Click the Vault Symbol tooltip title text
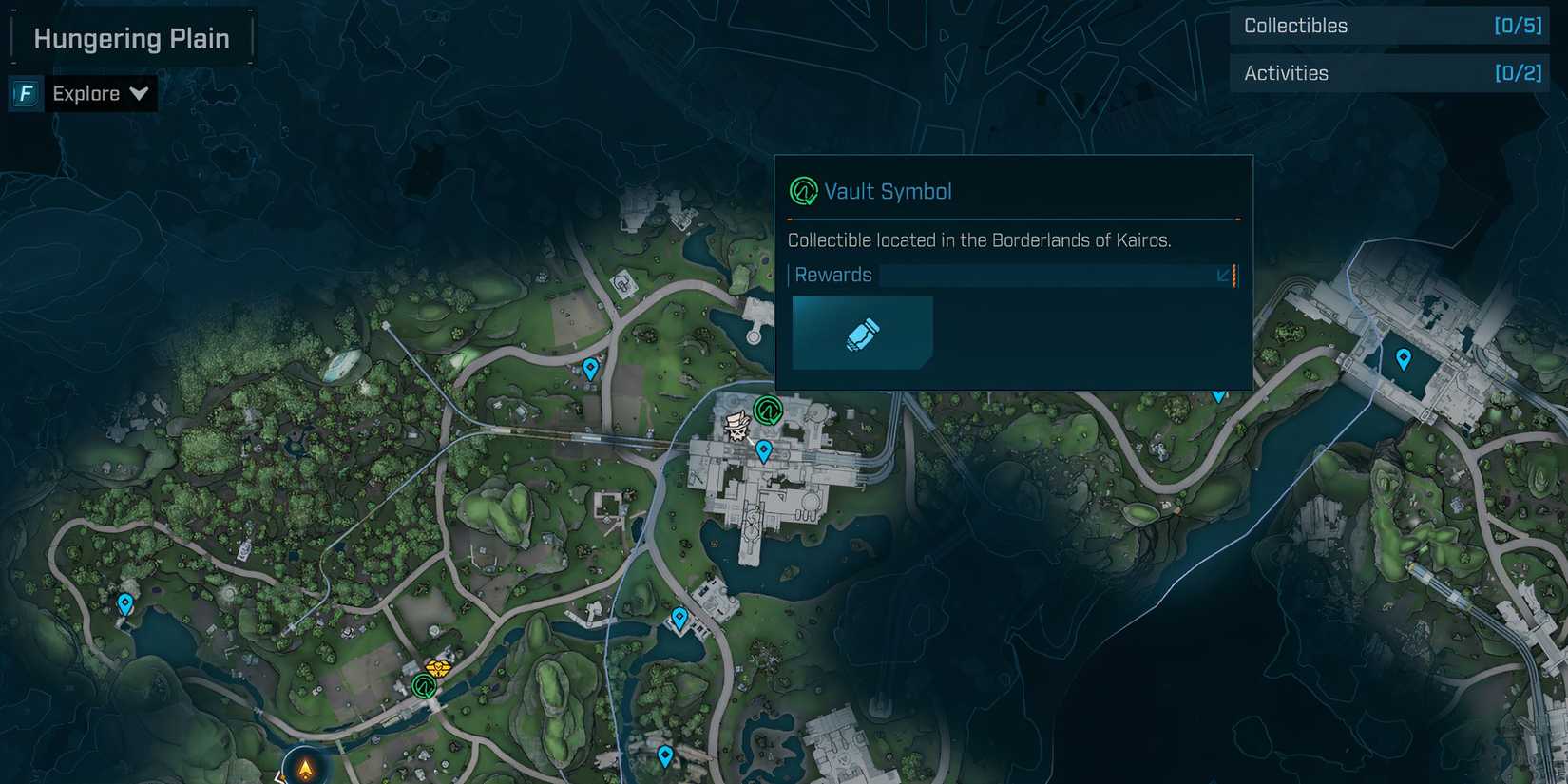 point(888,190)
